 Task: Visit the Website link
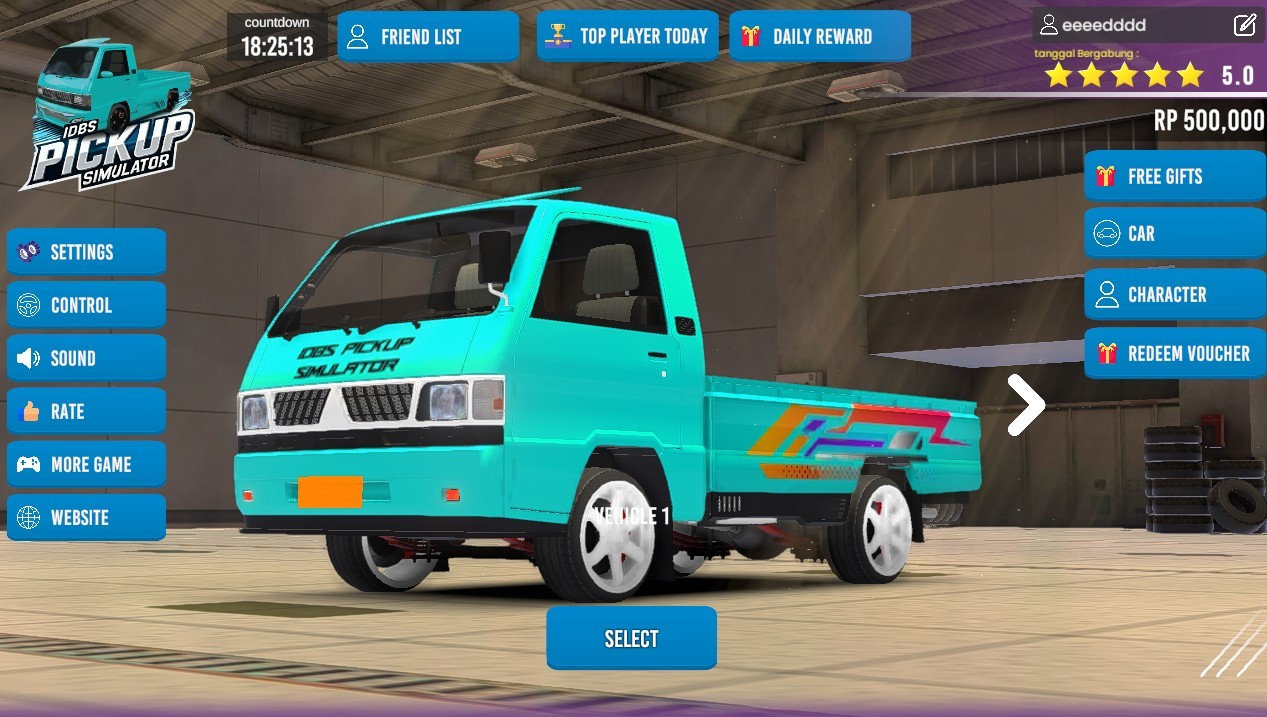coord(86,517)
